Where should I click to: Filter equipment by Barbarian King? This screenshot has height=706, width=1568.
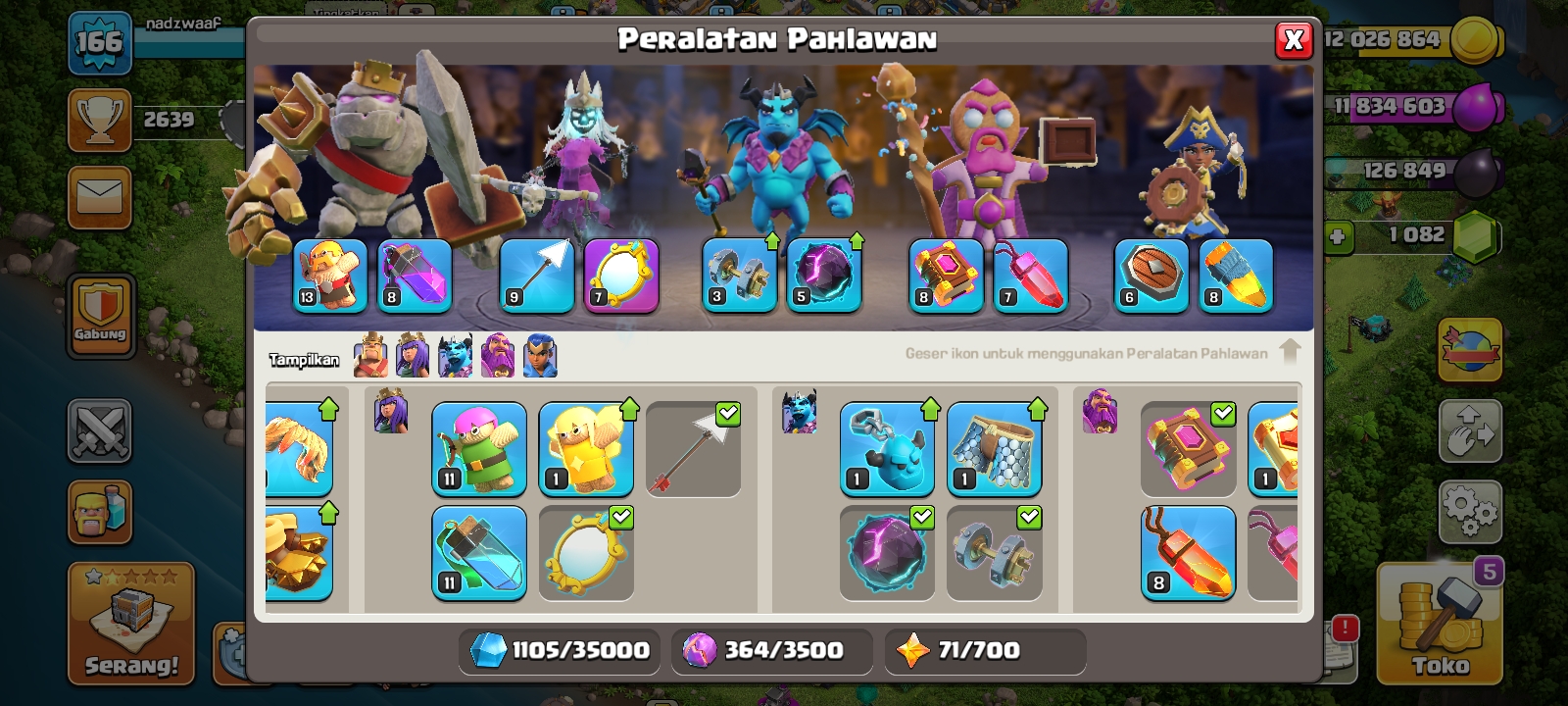tap(370, 355)
